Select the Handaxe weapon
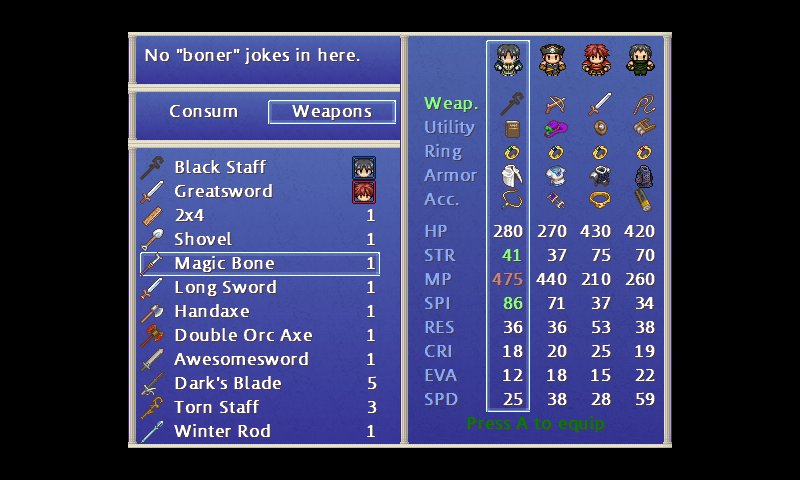The width and height of the screenshot is (800, 480). point(212,311)
